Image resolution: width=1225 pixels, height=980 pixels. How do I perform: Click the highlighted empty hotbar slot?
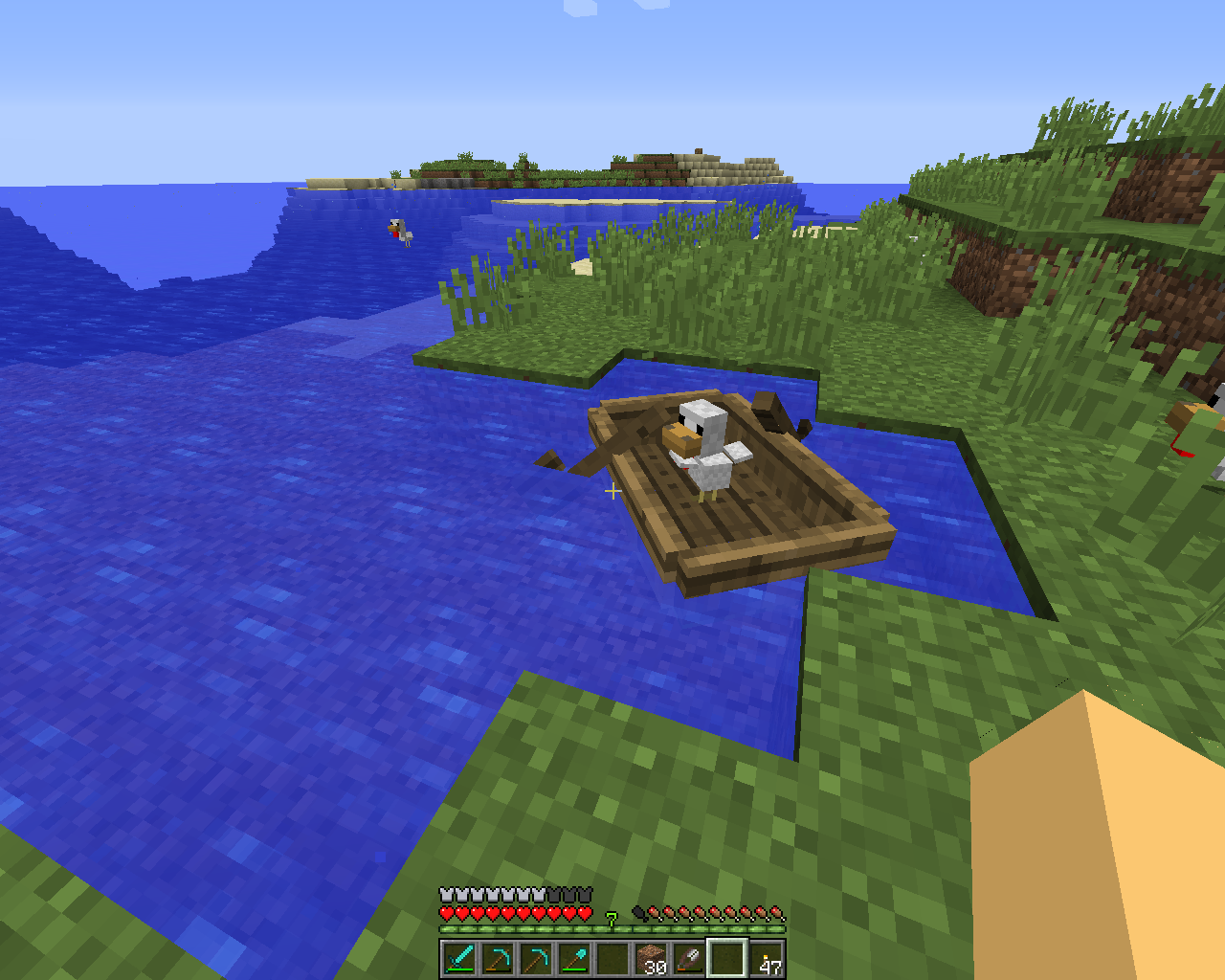pyautogui.click(x=727, y=958)
